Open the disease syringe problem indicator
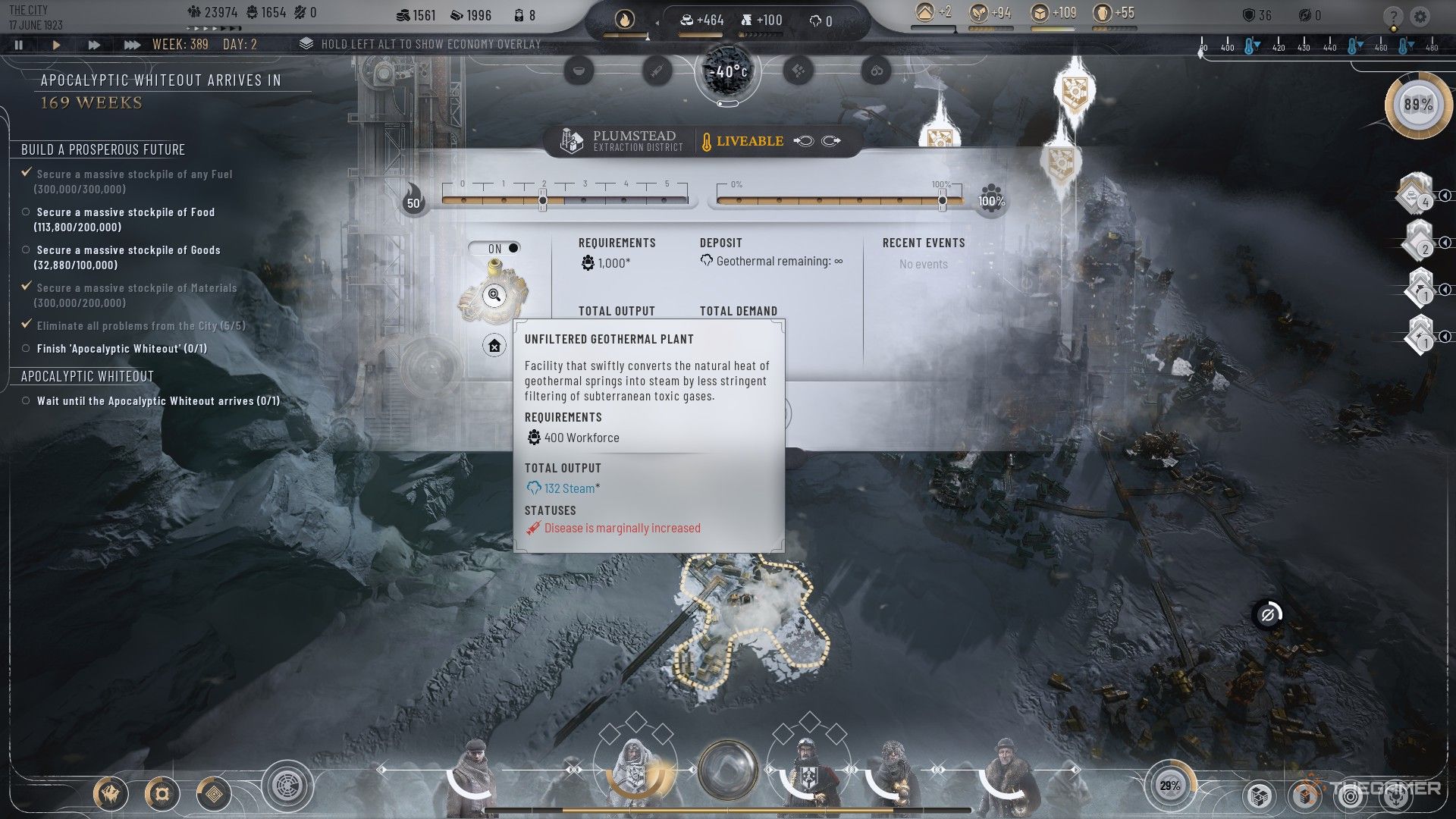Image resolution: width=1456 pixels, height=819 pixels. (x=657, y=71)
